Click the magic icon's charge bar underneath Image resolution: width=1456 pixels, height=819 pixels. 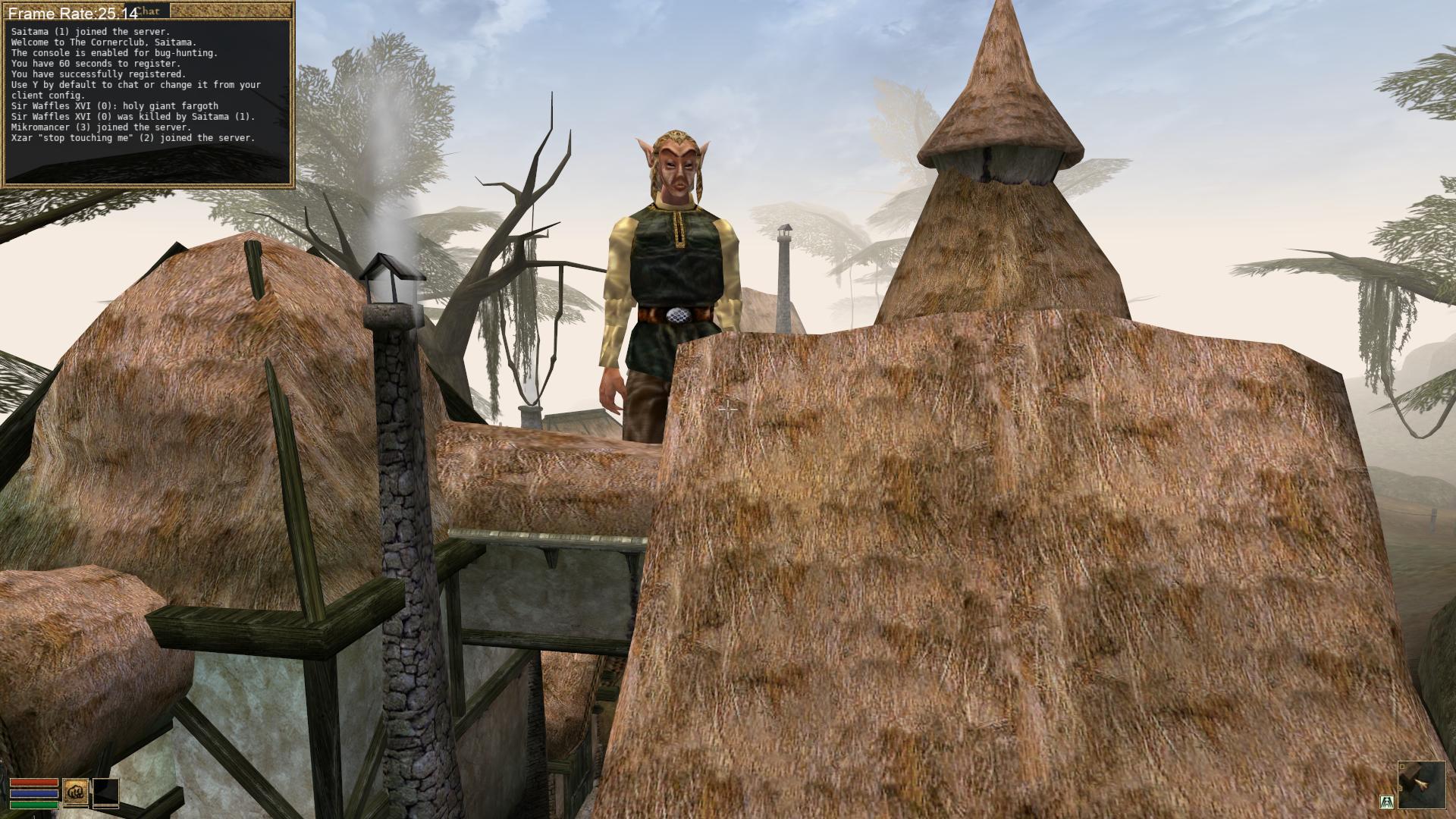[106, 807]
